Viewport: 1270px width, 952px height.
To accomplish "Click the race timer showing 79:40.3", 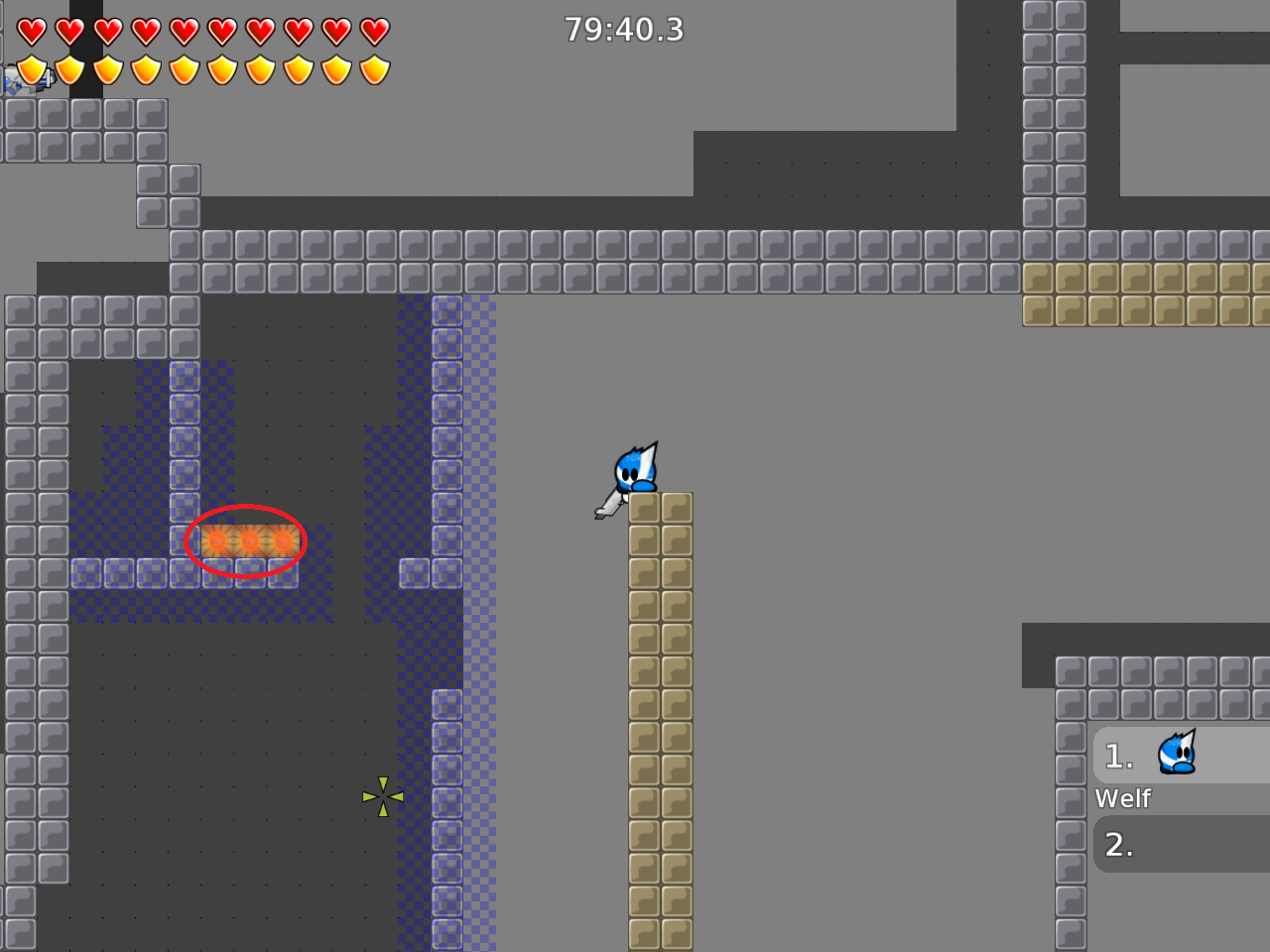I will 623,30.
